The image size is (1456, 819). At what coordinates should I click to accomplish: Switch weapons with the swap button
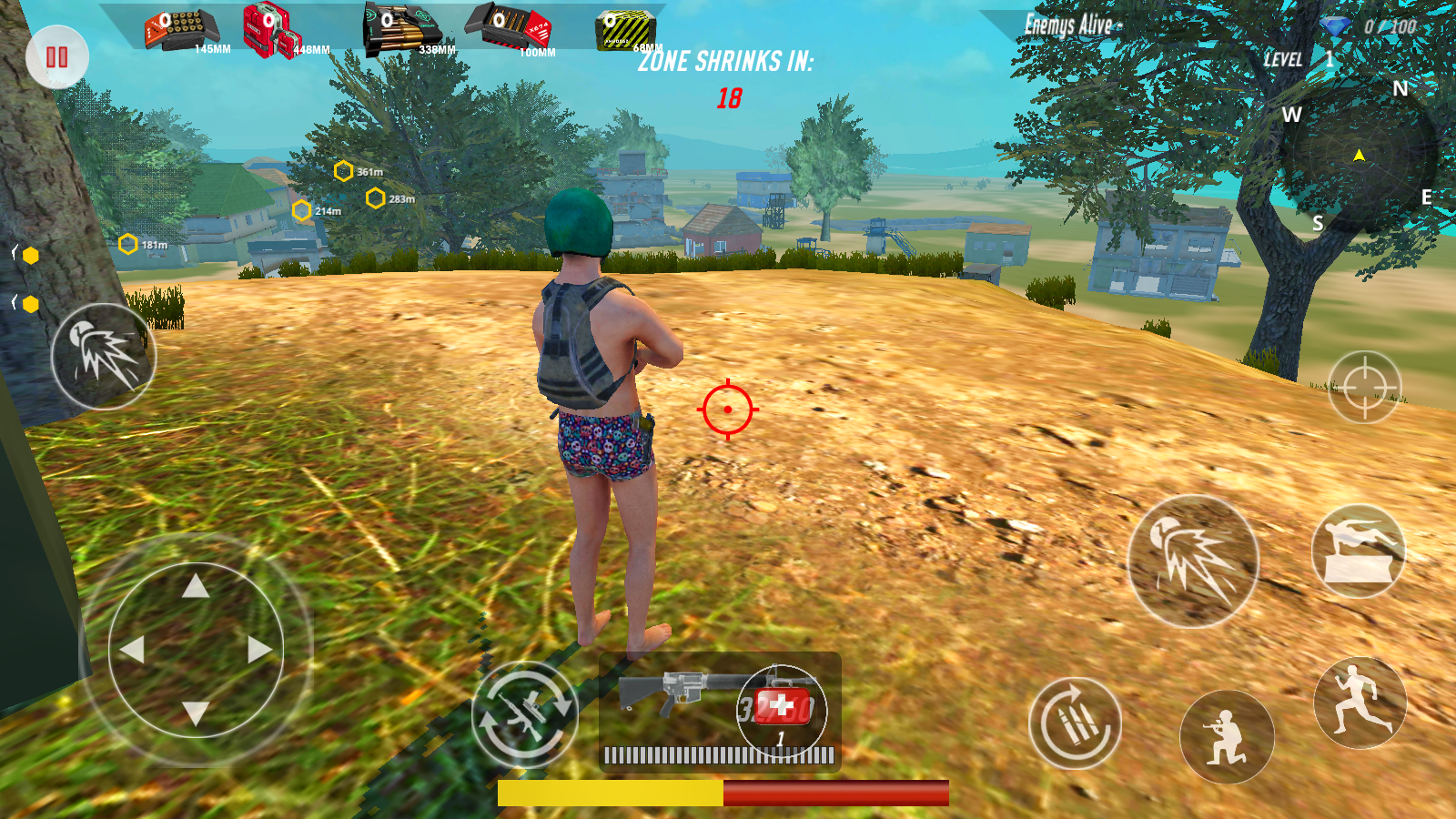(x=525, y=713)
